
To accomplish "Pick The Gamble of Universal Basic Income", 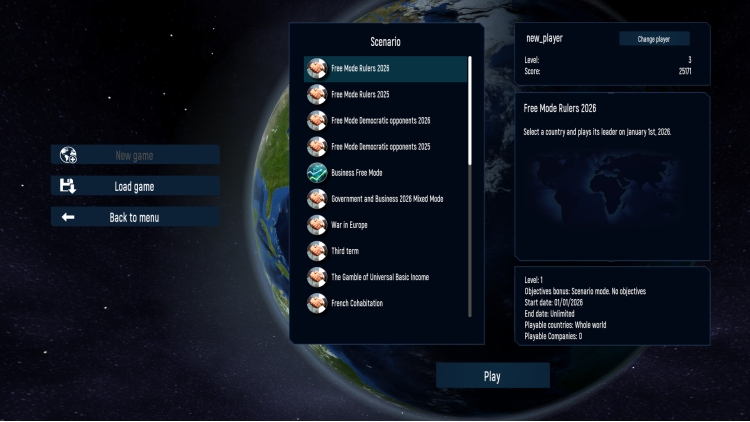I will (385, 277).
